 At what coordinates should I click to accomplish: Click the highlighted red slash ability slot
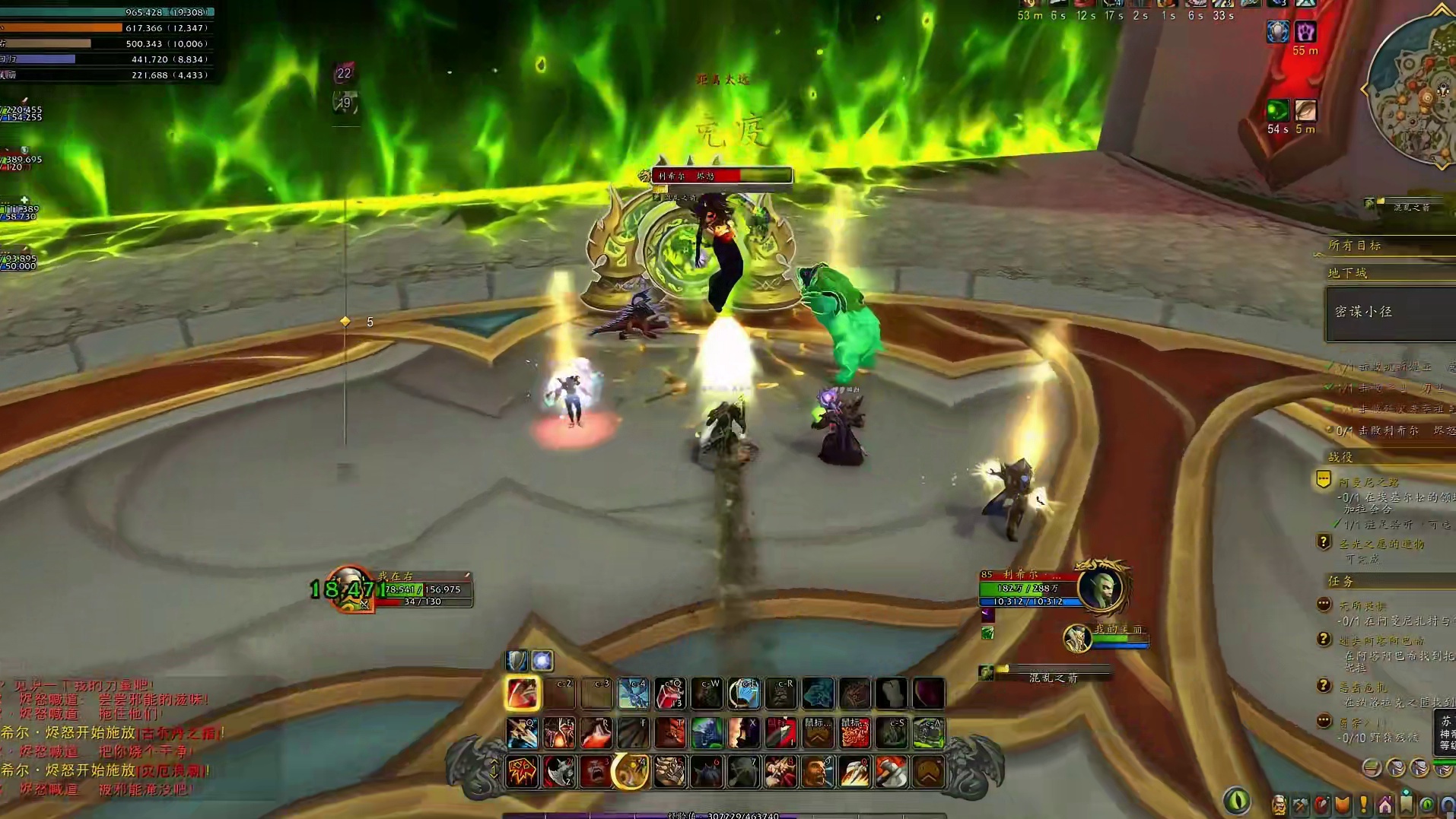coord(523,694)
